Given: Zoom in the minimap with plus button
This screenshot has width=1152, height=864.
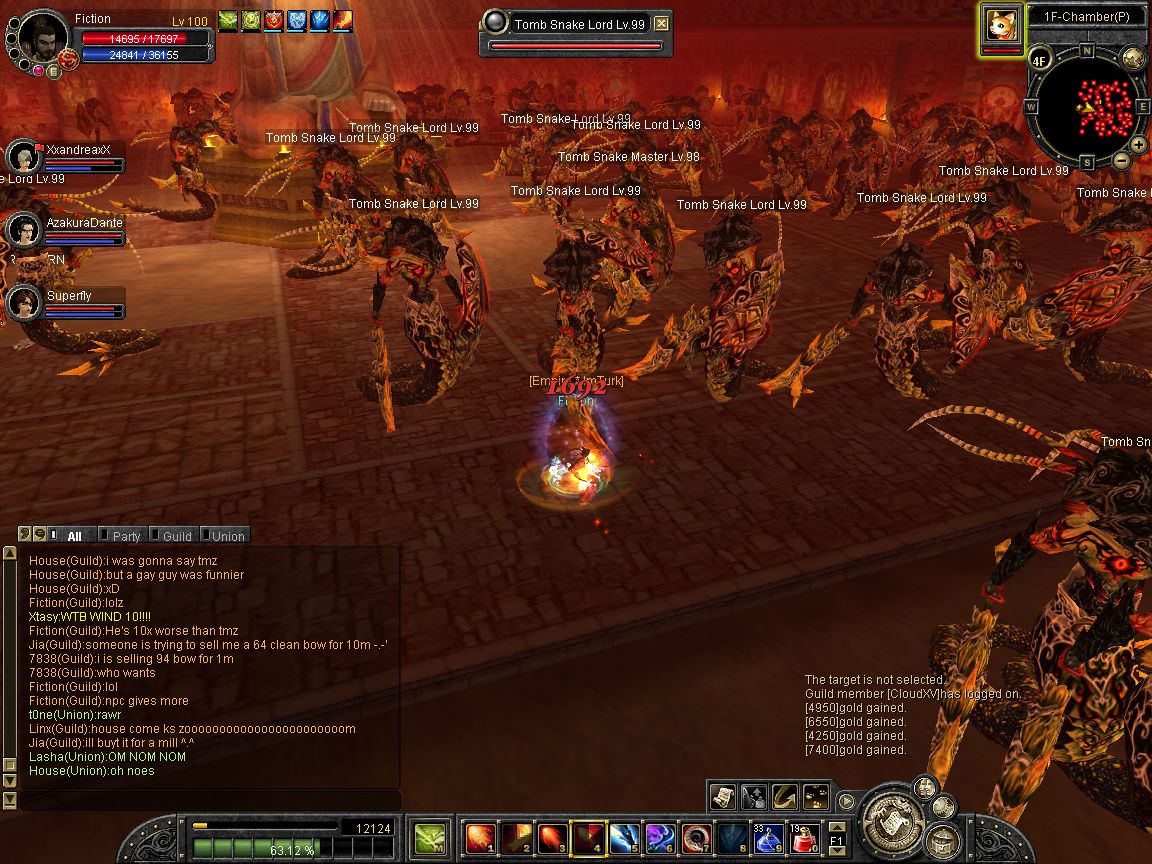Looking at the screenshot, I should (x=1139, y=145).
